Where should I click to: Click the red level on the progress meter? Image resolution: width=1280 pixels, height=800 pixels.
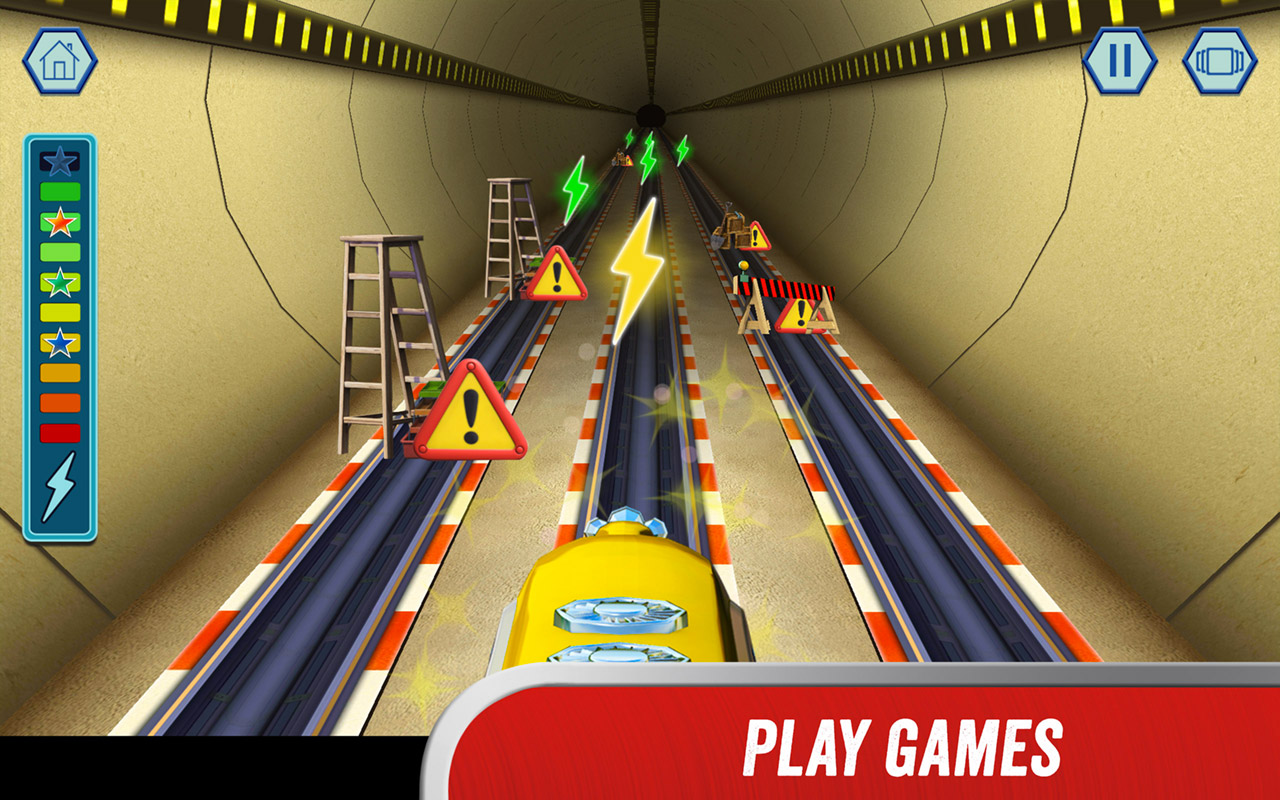click(x=58, y=431)
